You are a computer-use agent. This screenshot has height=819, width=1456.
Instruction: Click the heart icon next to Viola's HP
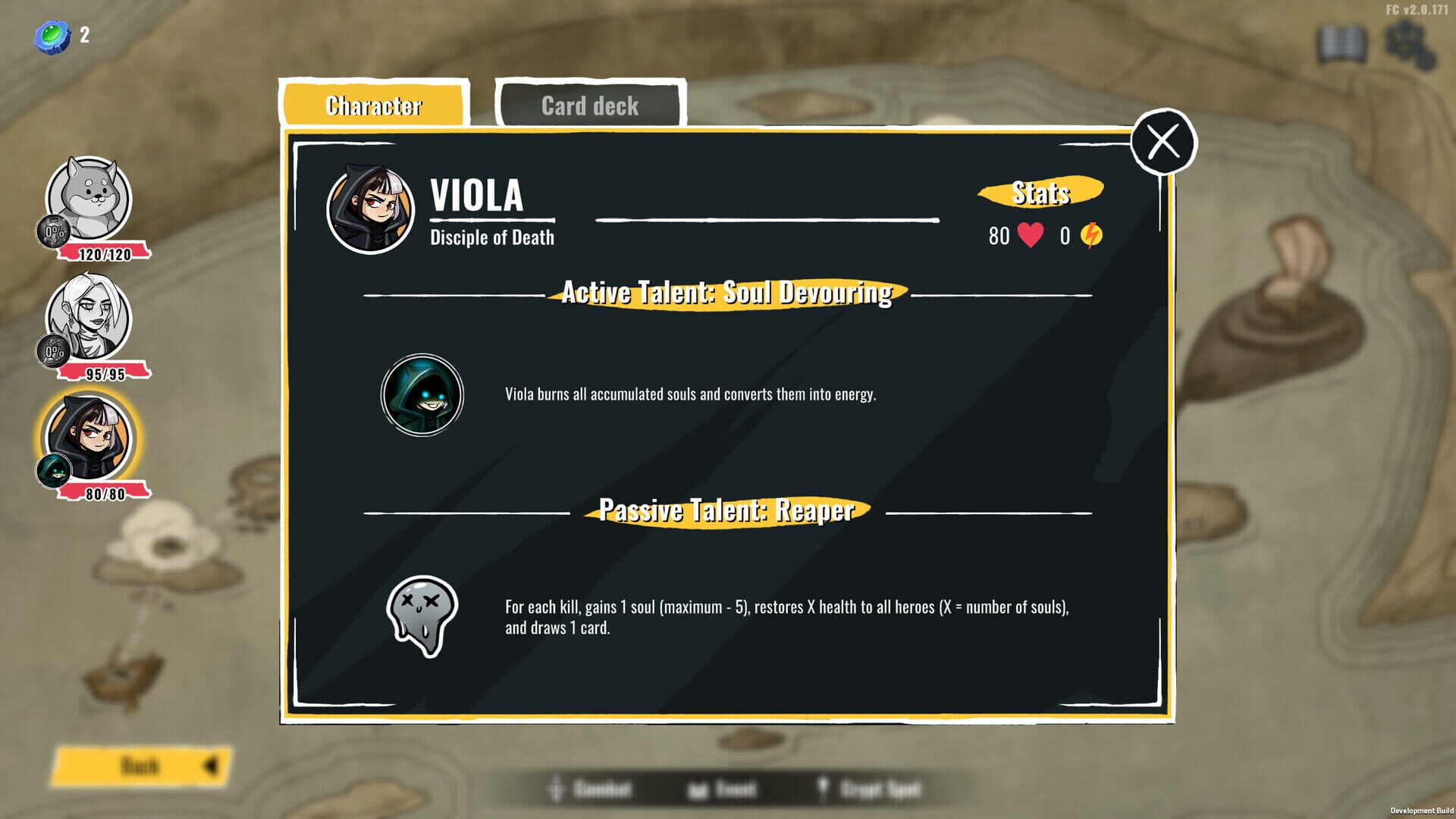coord(1029,236)
